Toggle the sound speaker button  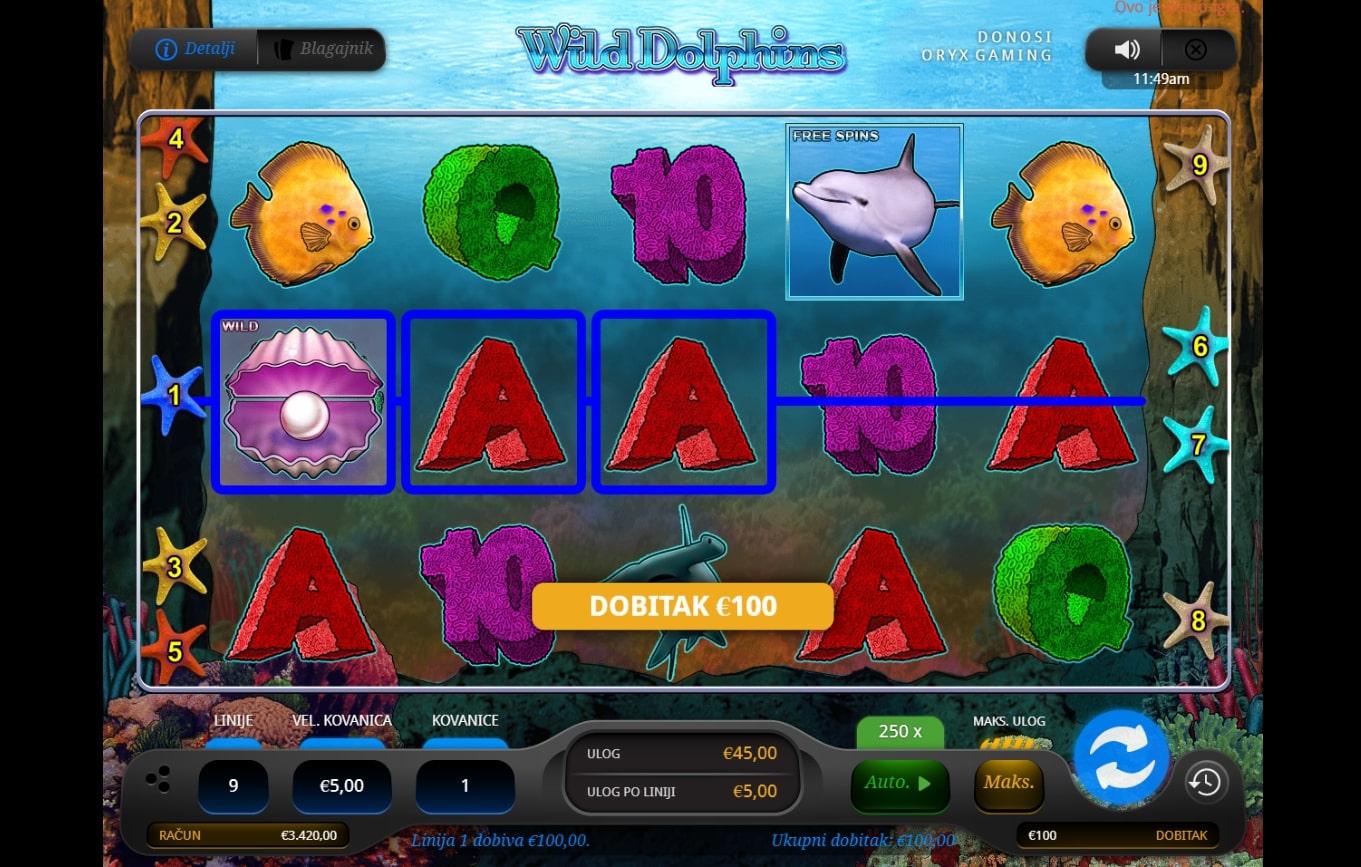(1127, 50)
